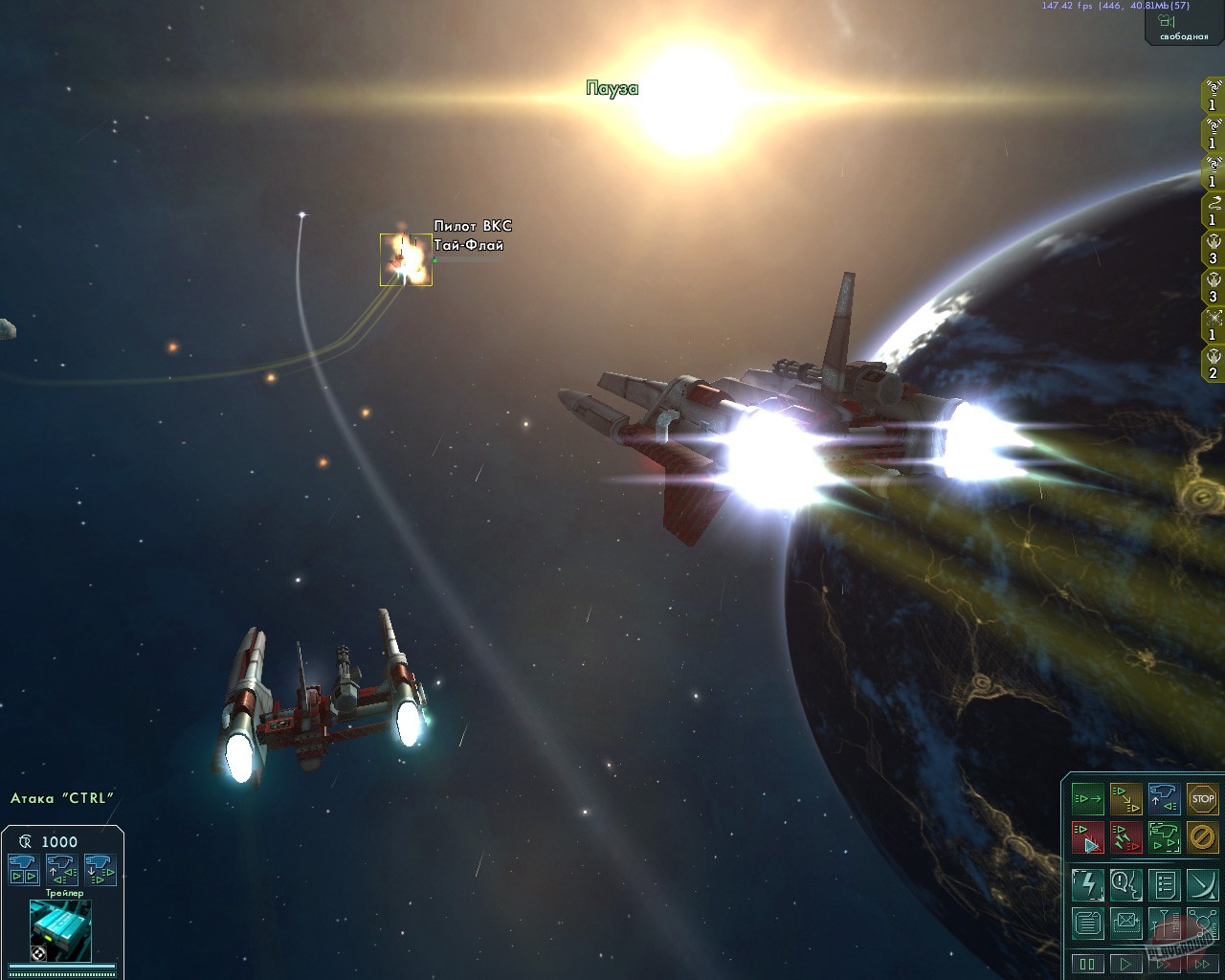Issue the green Move command

click(1087, 799)
